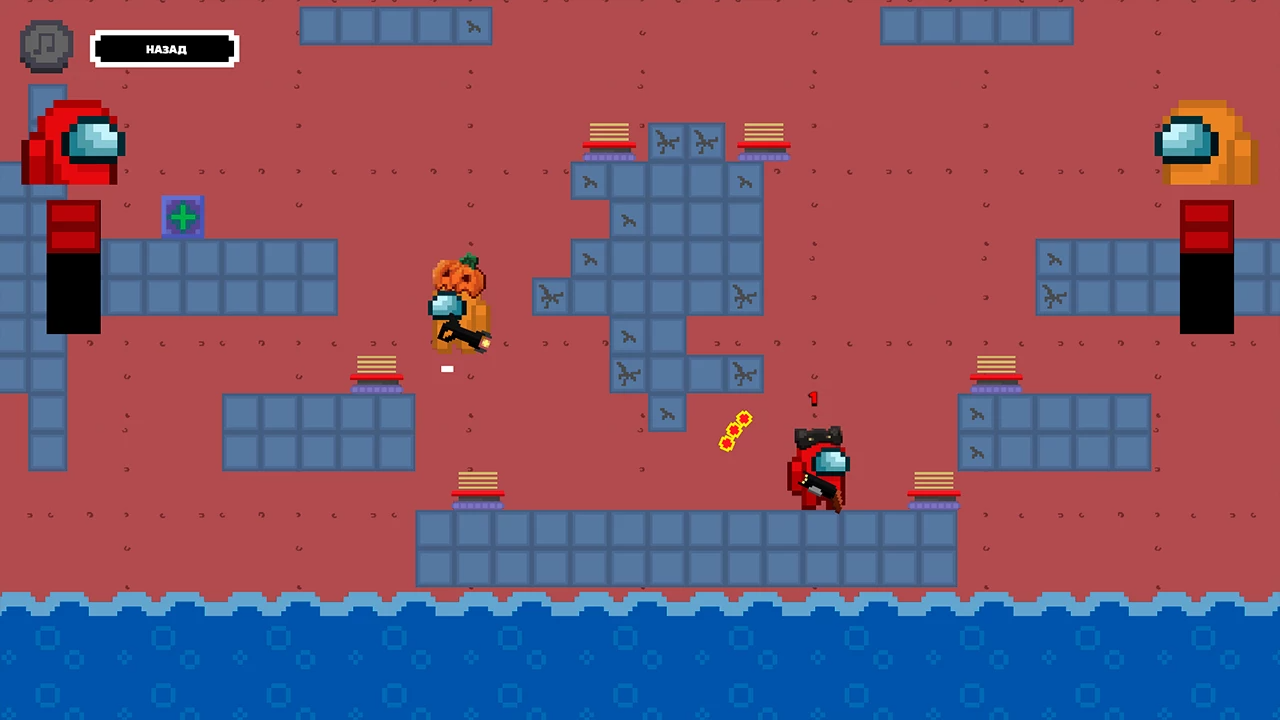The width and height of the screenshot is (1280, 720).
Task: Click the number 1 above the cat-hat crewmate
Action: pyautogui.click(x=813, y=399)
